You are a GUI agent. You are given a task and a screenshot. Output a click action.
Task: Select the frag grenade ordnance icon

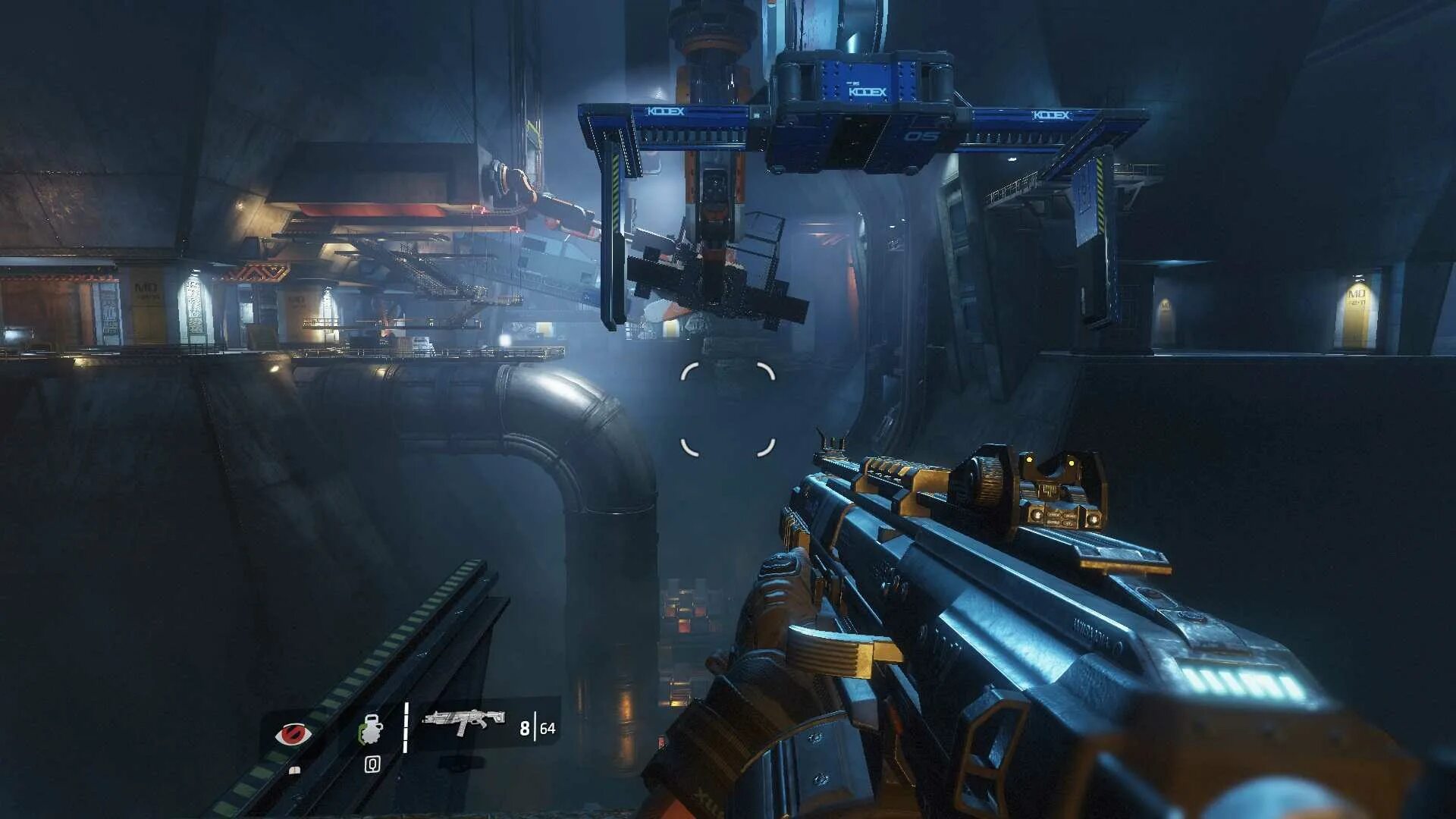click(371, 730)
